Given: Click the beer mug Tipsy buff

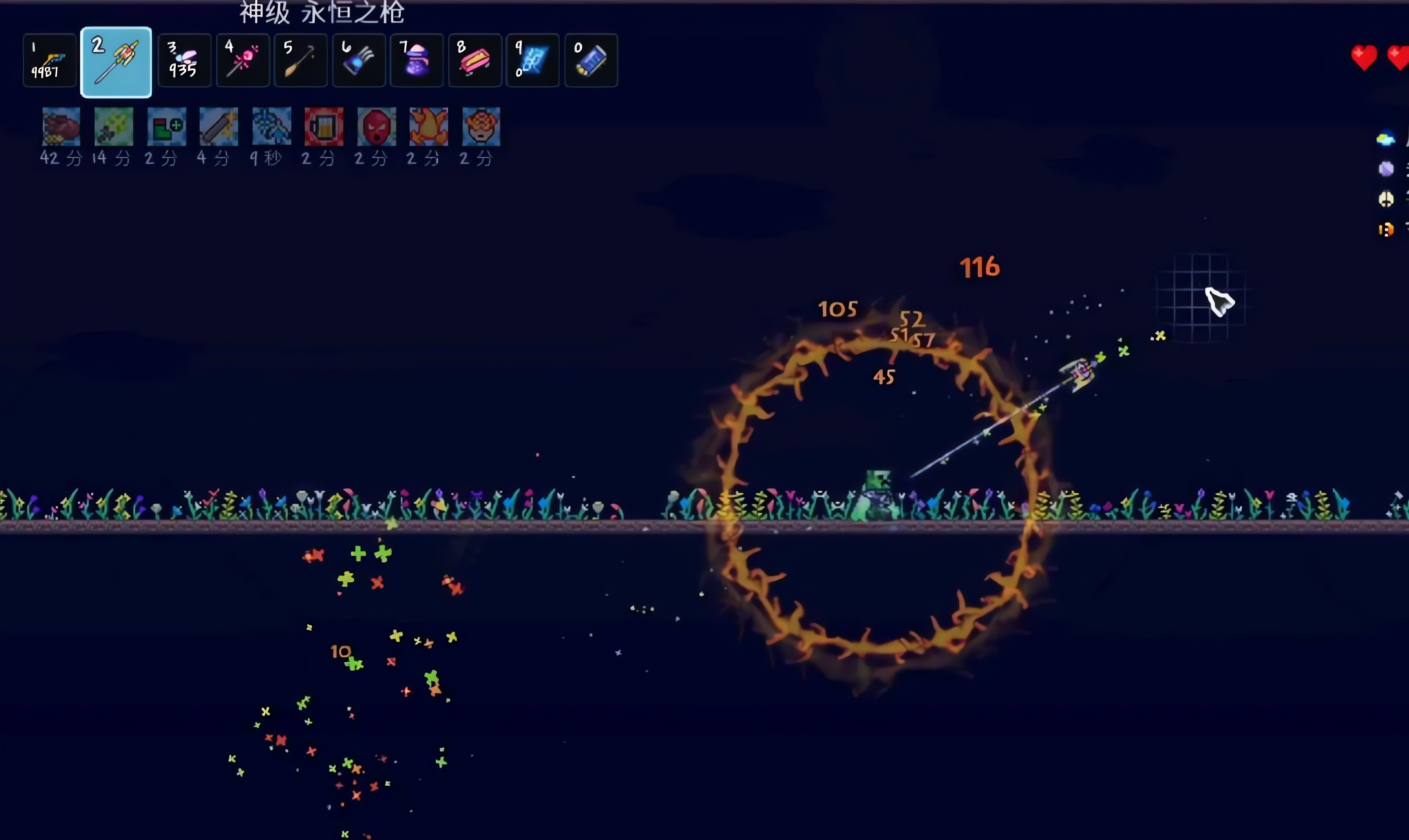Looking at the screenshot, I should pyautogui.click(x=324, y=127).
